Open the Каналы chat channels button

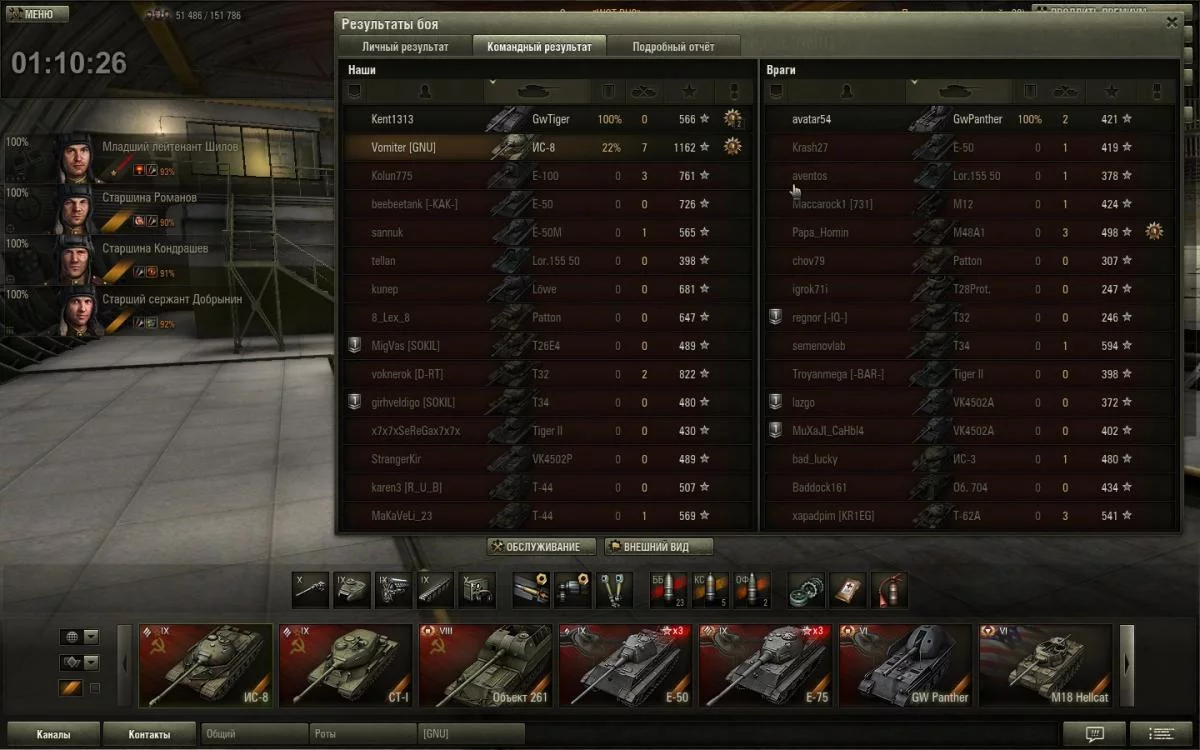[53, 734]
